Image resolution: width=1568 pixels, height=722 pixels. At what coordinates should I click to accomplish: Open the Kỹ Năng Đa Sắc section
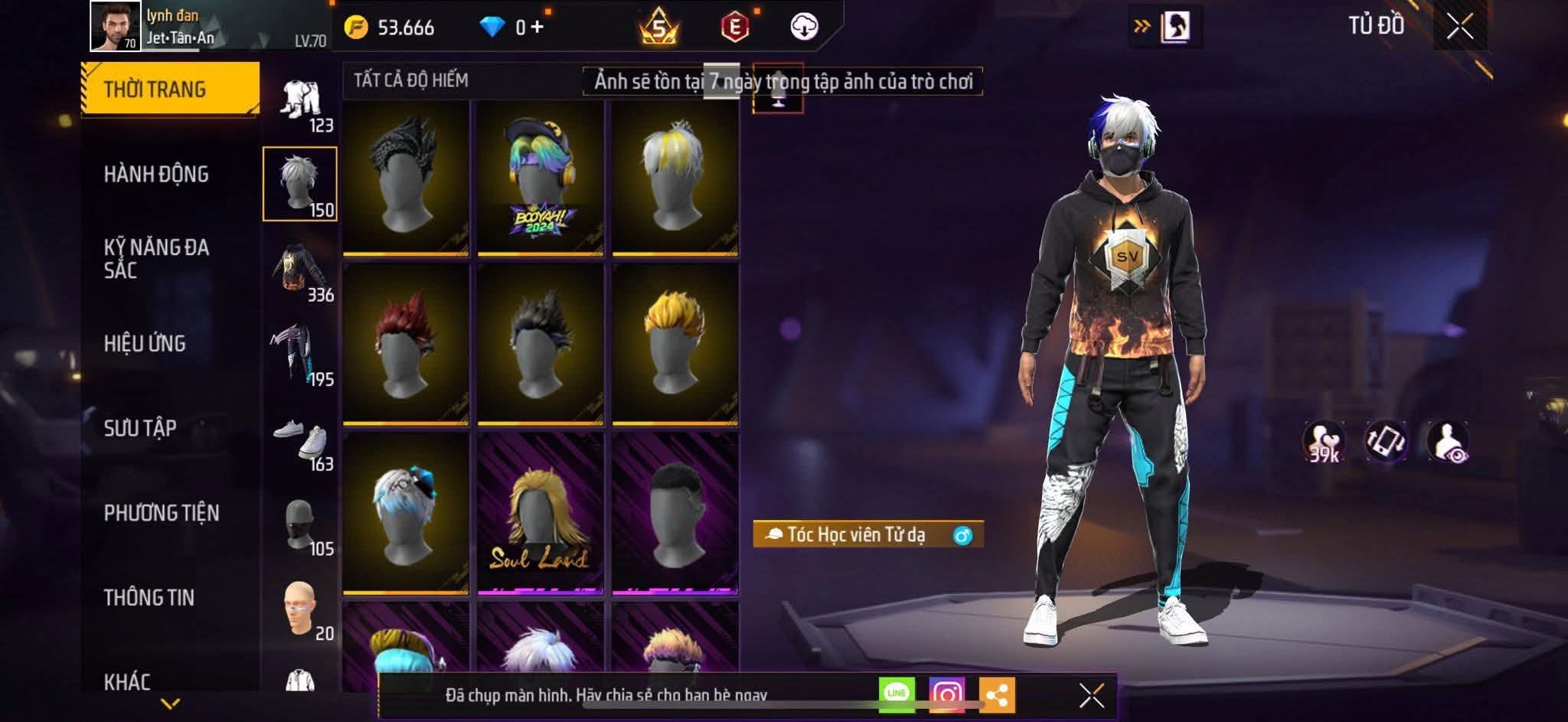click(156, 258)
